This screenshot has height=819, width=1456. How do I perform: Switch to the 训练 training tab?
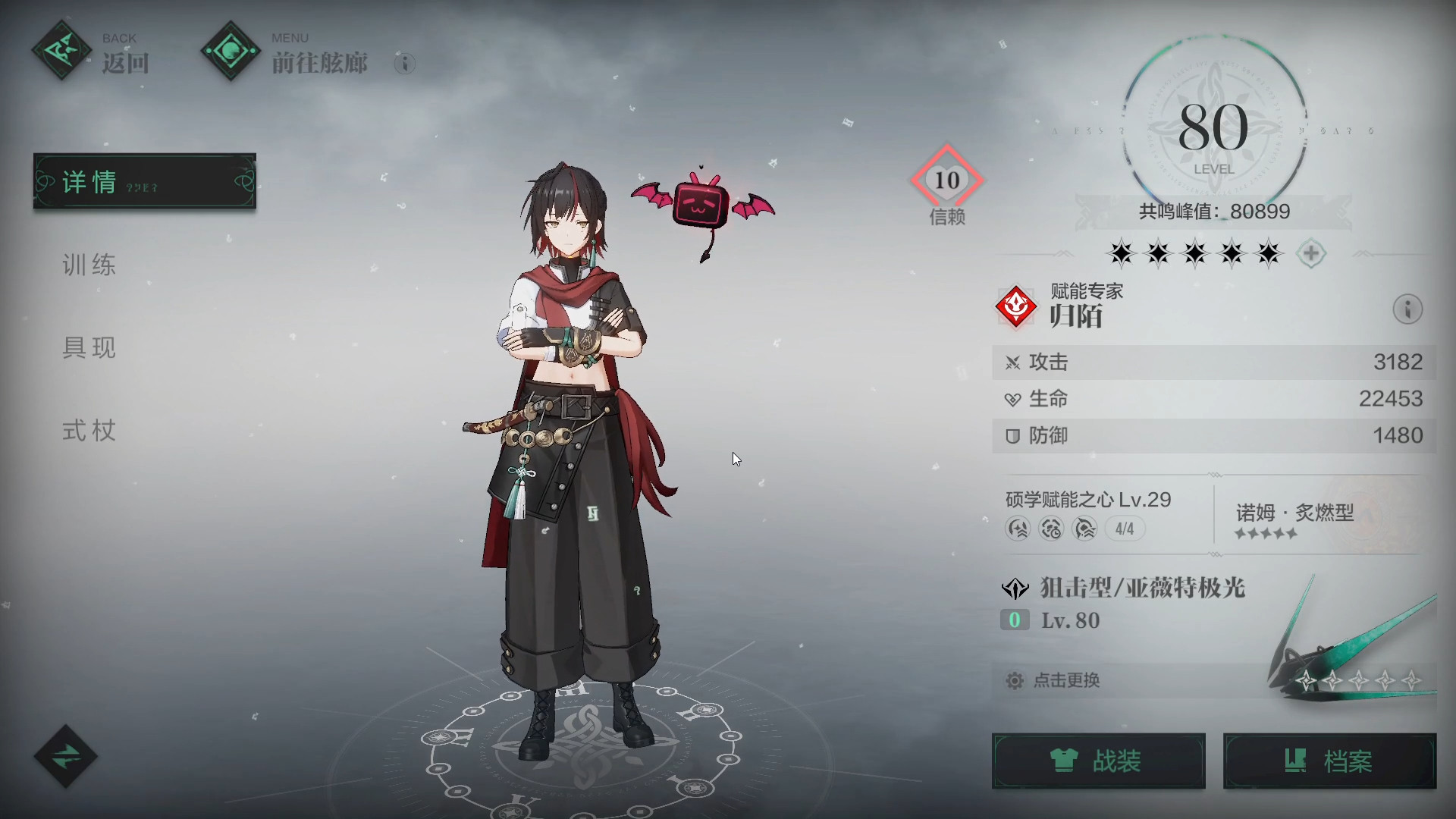[x=89, y=265]
